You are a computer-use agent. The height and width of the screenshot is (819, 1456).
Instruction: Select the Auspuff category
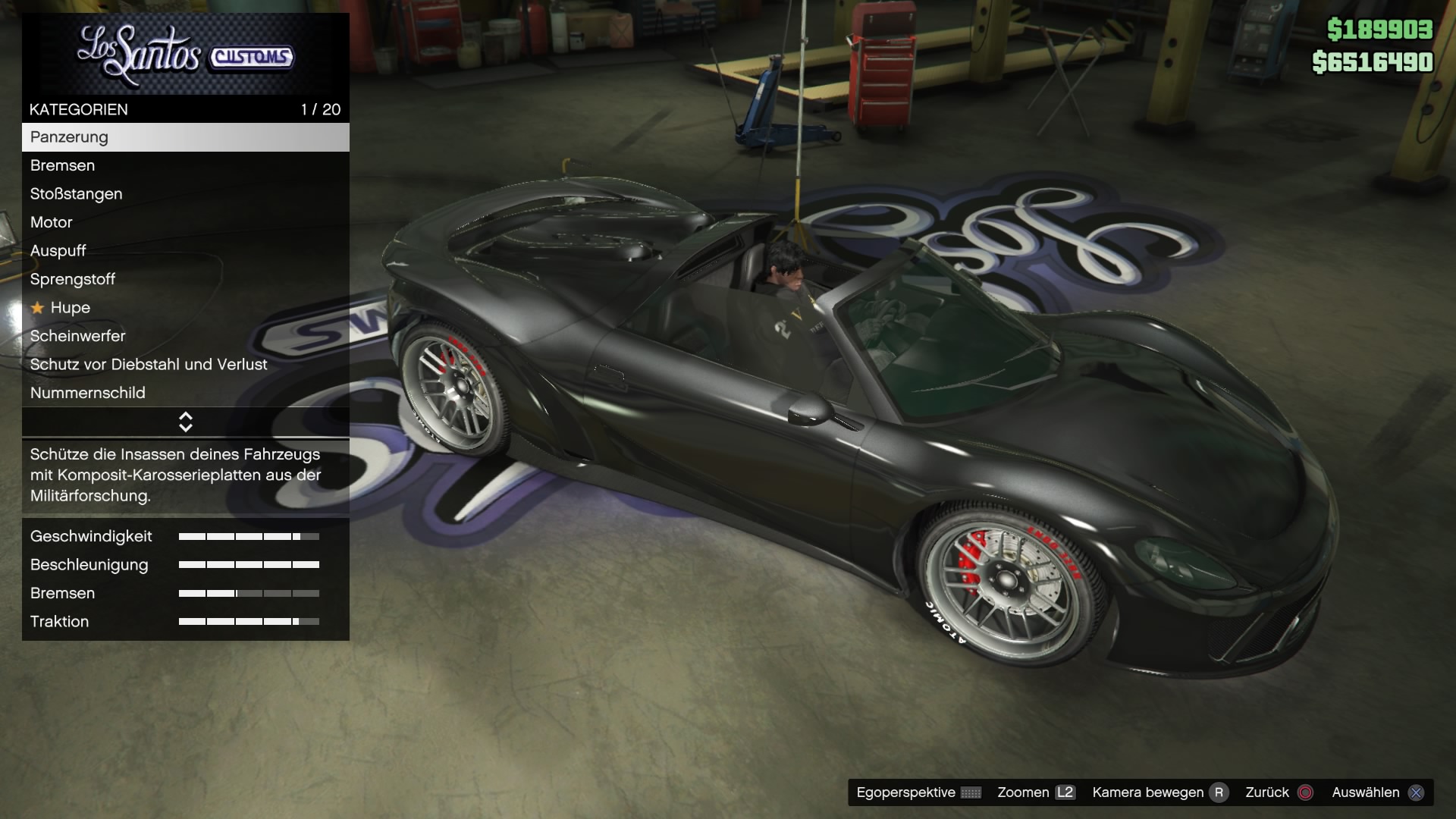click(x=185, y=251)
